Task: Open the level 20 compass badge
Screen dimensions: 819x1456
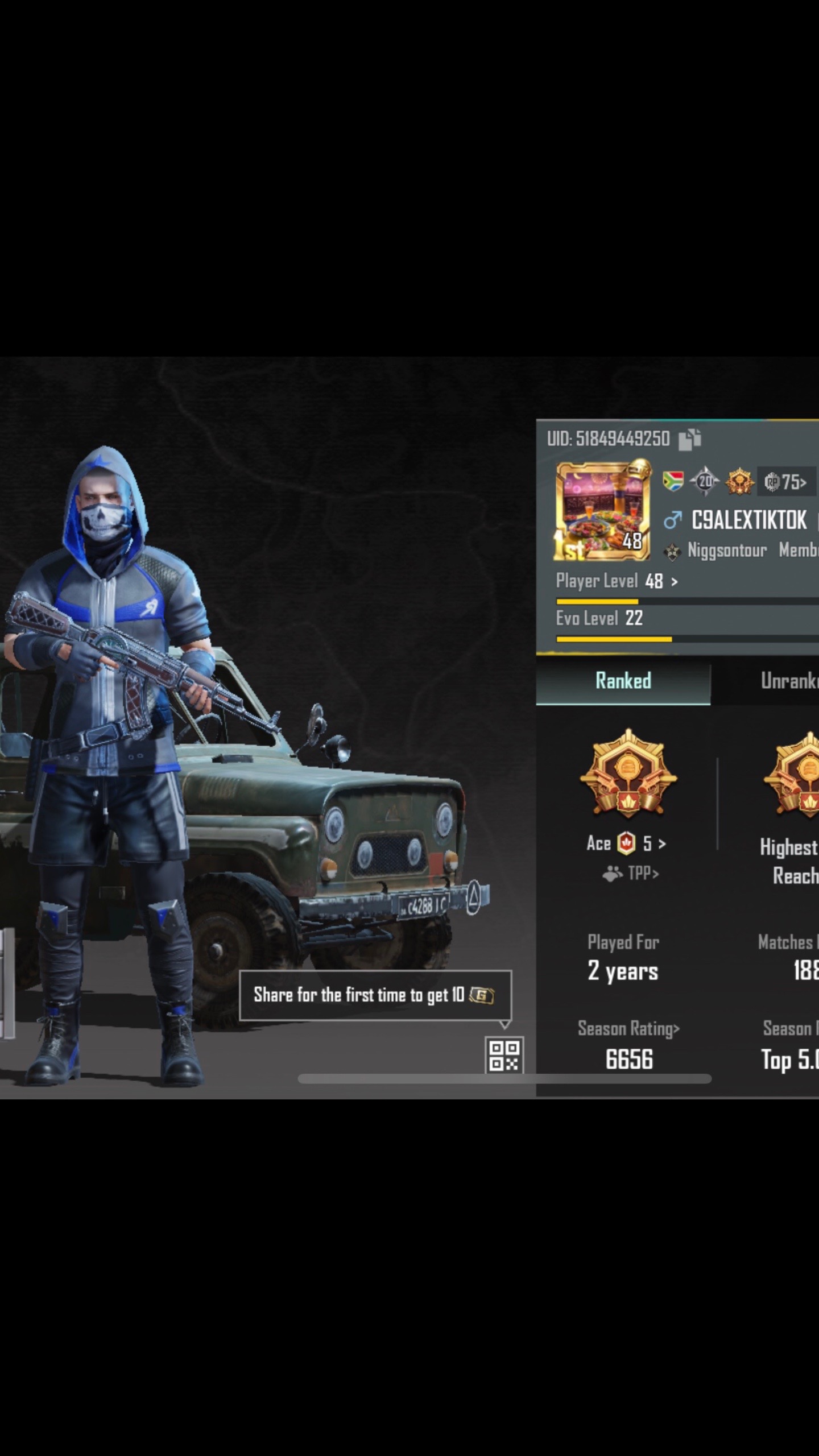Action: [705, 482]
